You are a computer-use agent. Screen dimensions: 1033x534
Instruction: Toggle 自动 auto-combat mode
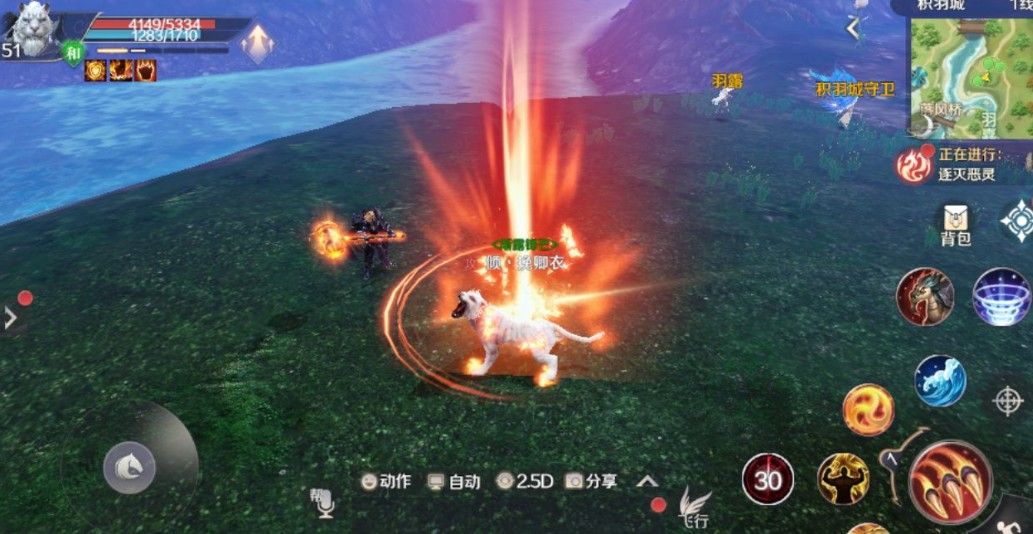pyautogui.click(x=454, y=481)
